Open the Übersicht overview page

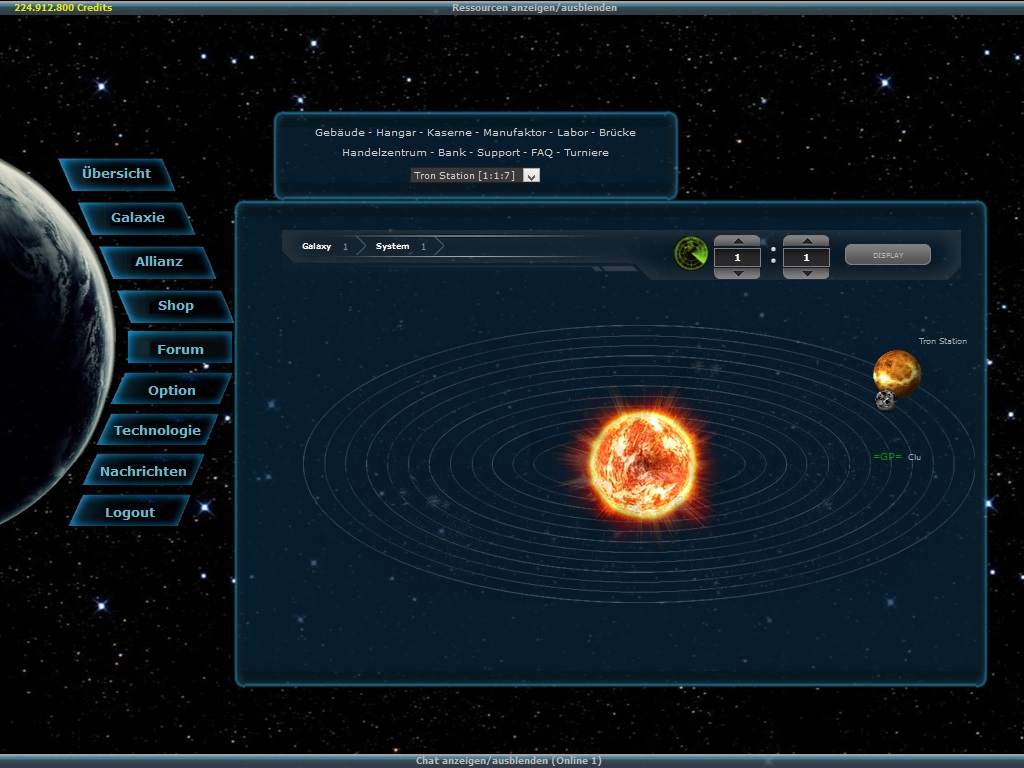117,174
